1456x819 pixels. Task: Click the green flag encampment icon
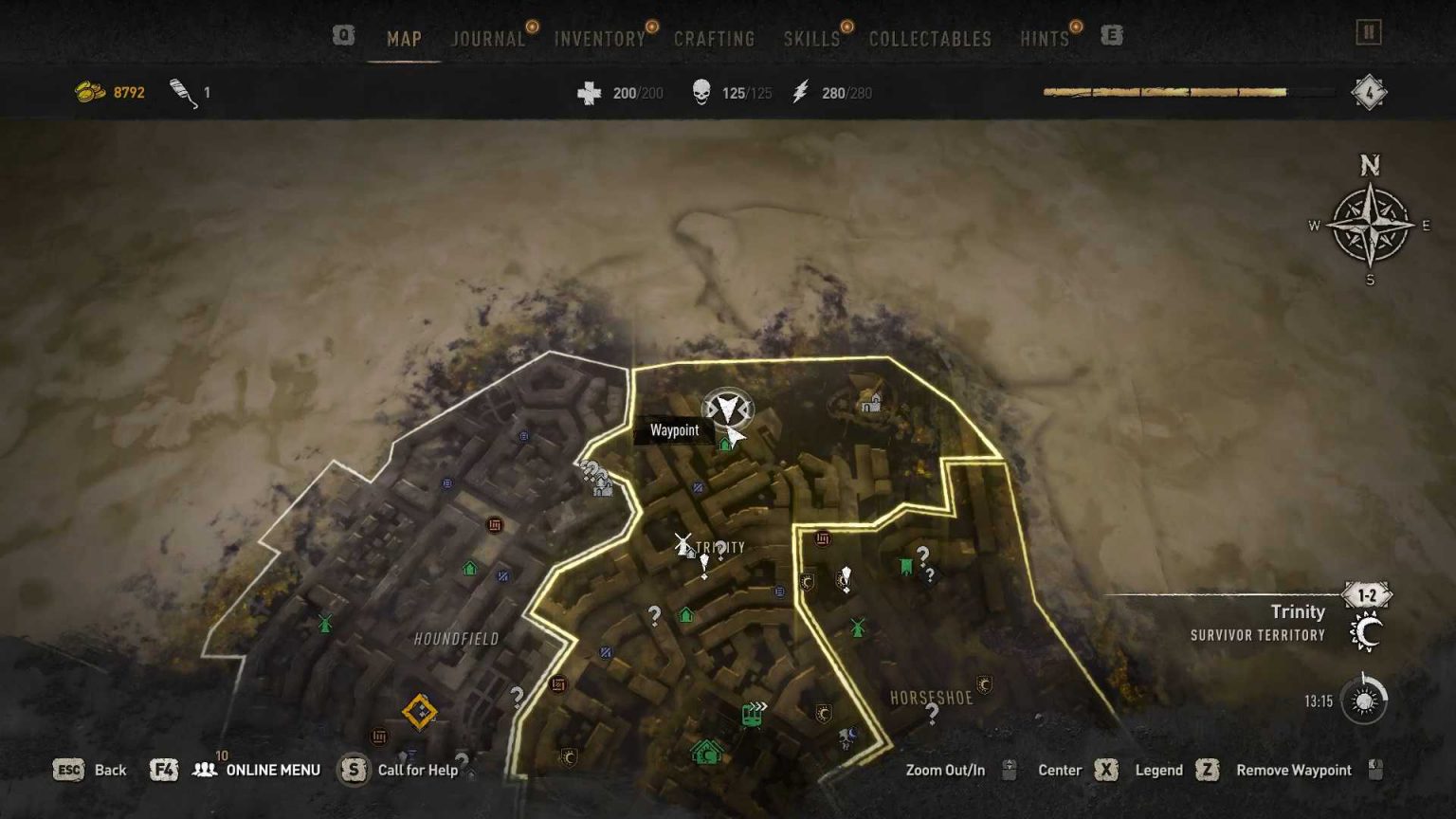[905, 564]
